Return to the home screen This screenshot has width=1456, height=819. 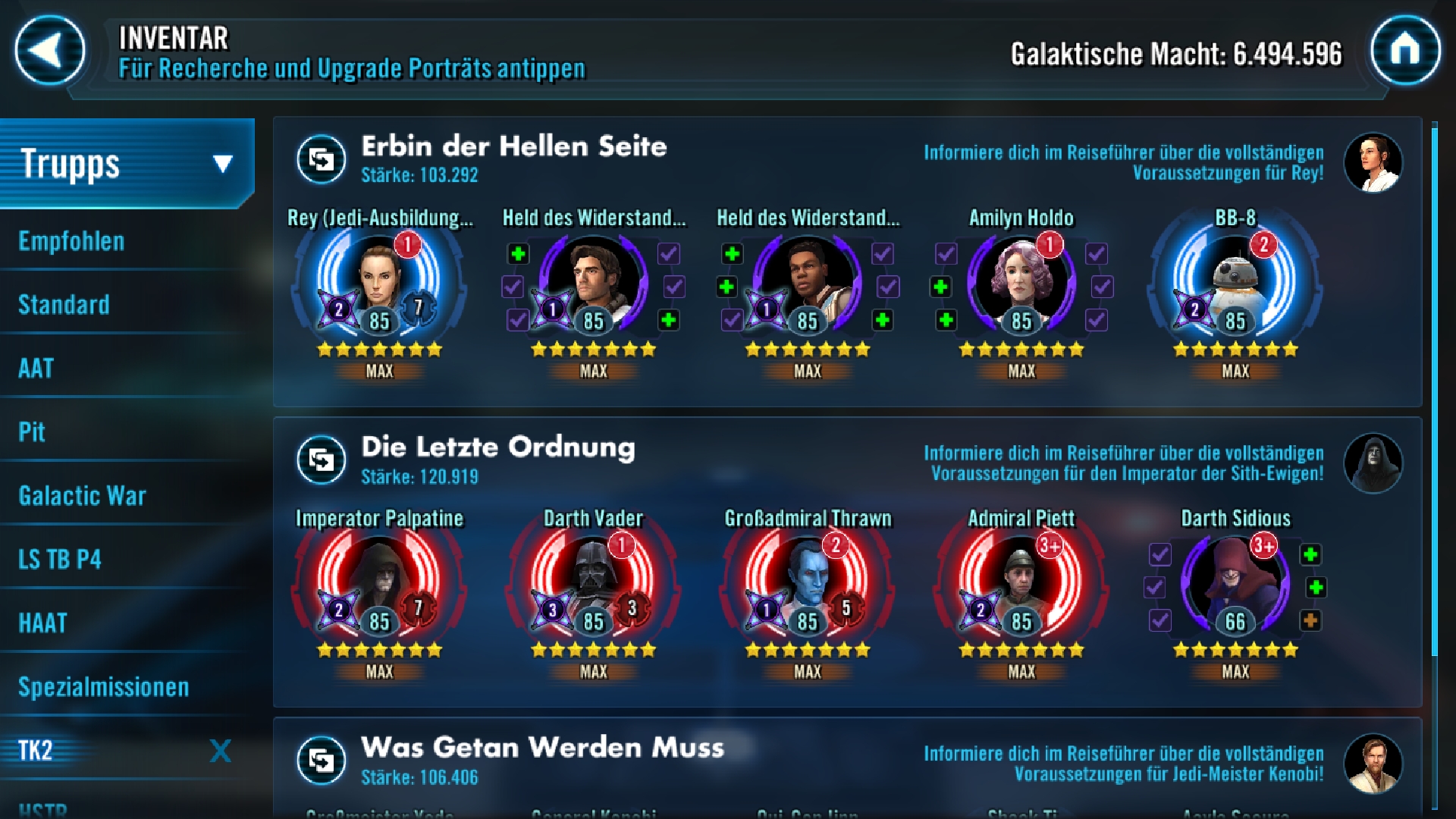pos(1404,51)
